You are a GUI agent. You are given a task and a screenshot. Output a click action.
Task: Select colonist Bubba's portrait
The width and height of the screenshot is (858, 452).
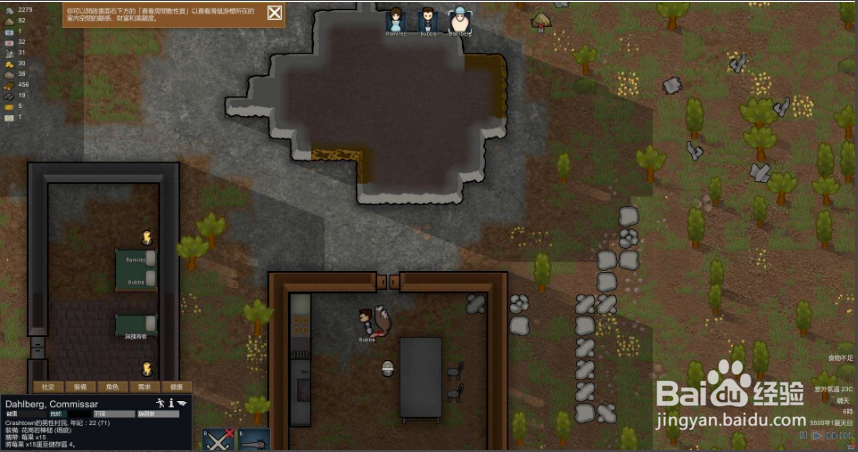tap(428, 20)
